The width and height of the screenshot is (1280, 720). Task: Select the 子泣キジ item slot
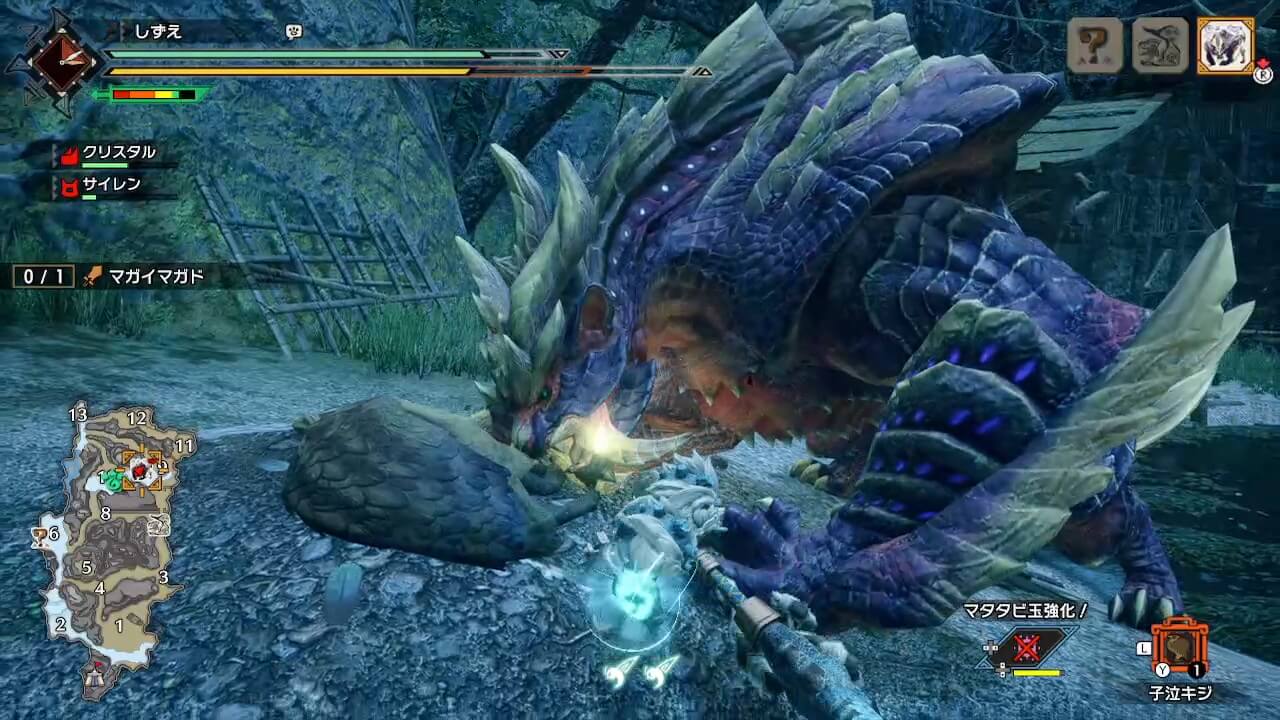tap(1180, 648)
